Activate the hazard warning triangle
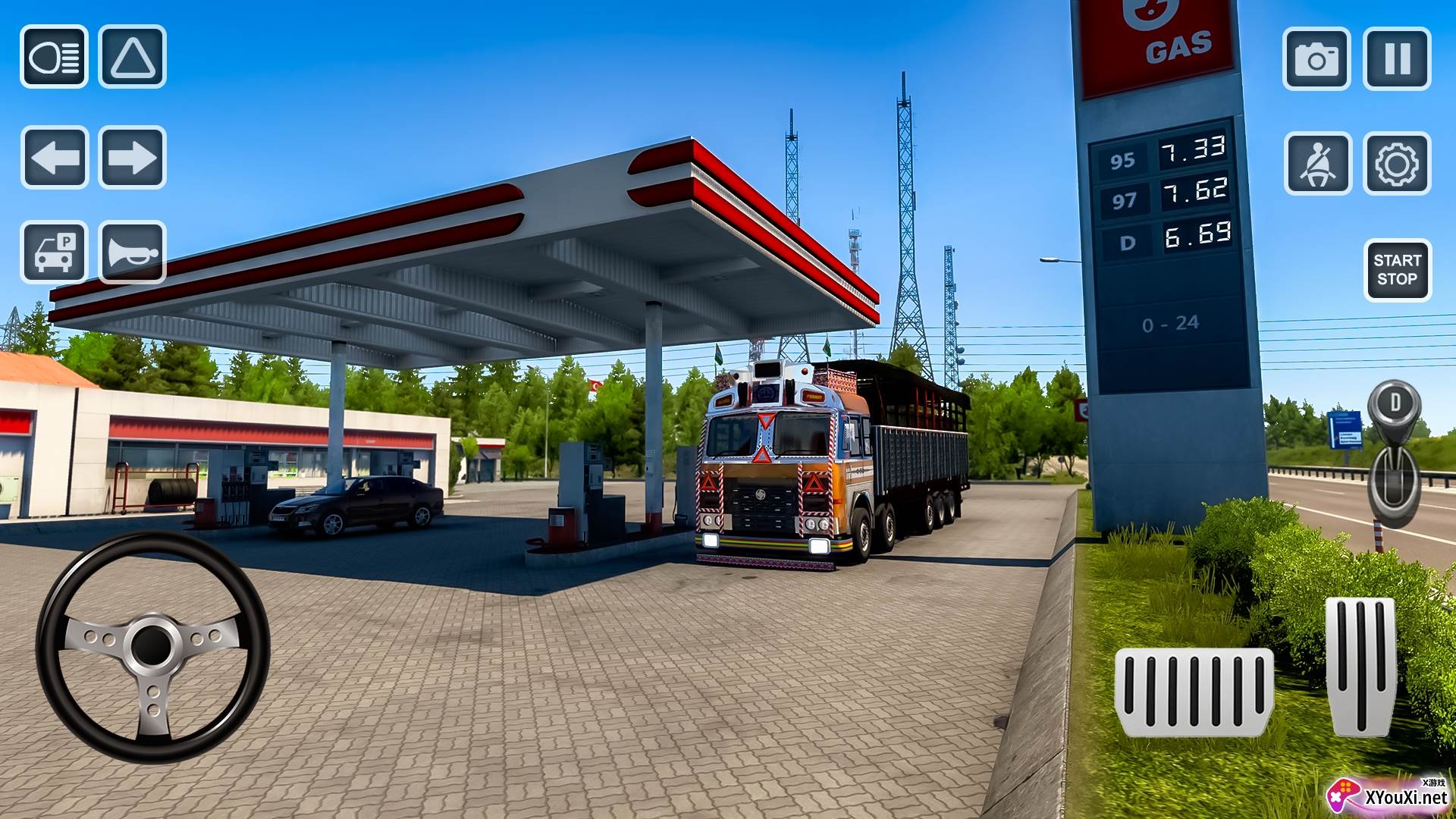Image resolution: width=1456 pixels, height=819 pixels. pyautogui.click(x=132, y=57)
